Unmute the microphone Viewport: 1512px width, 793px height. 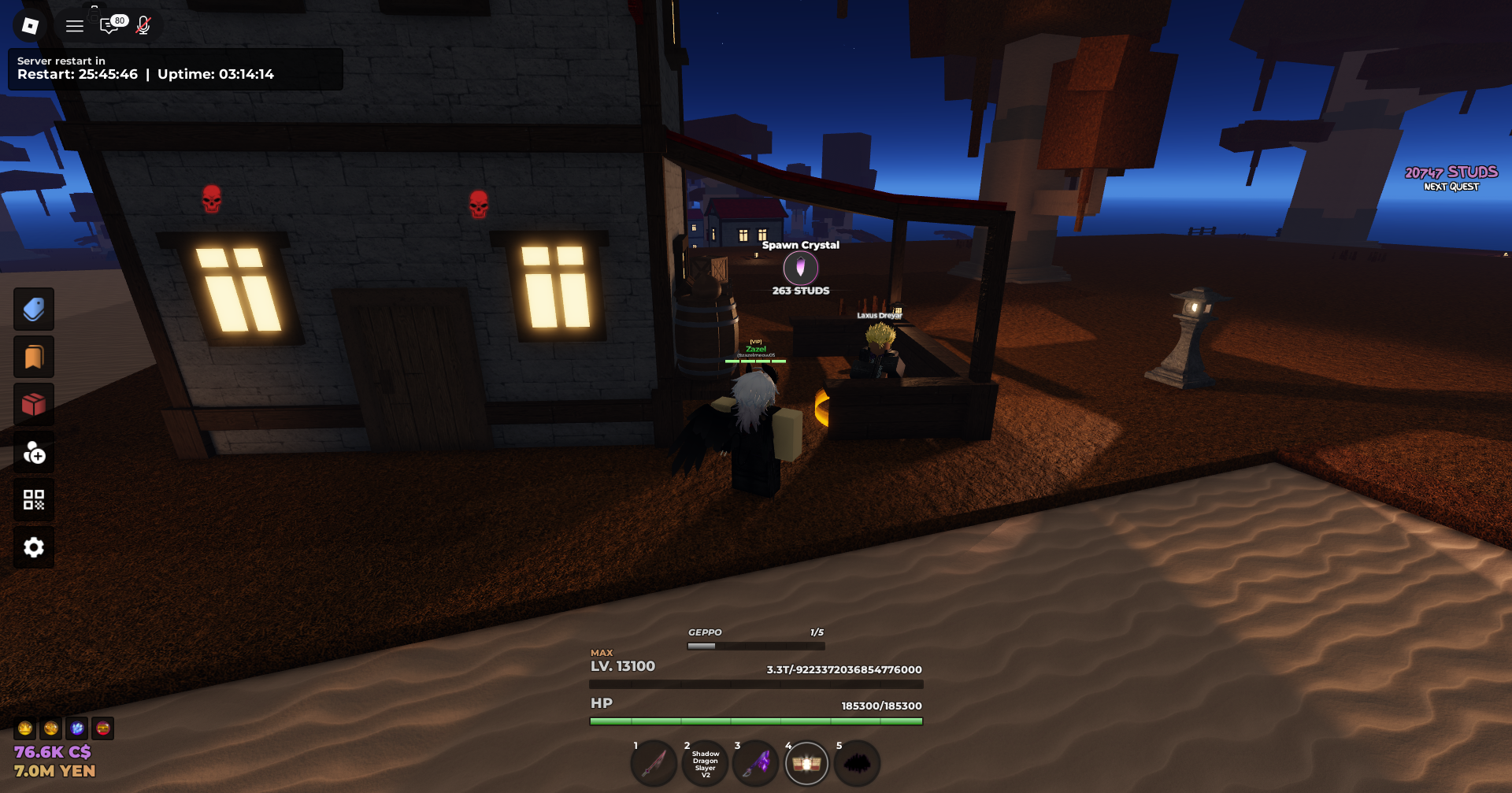[143, 24]
